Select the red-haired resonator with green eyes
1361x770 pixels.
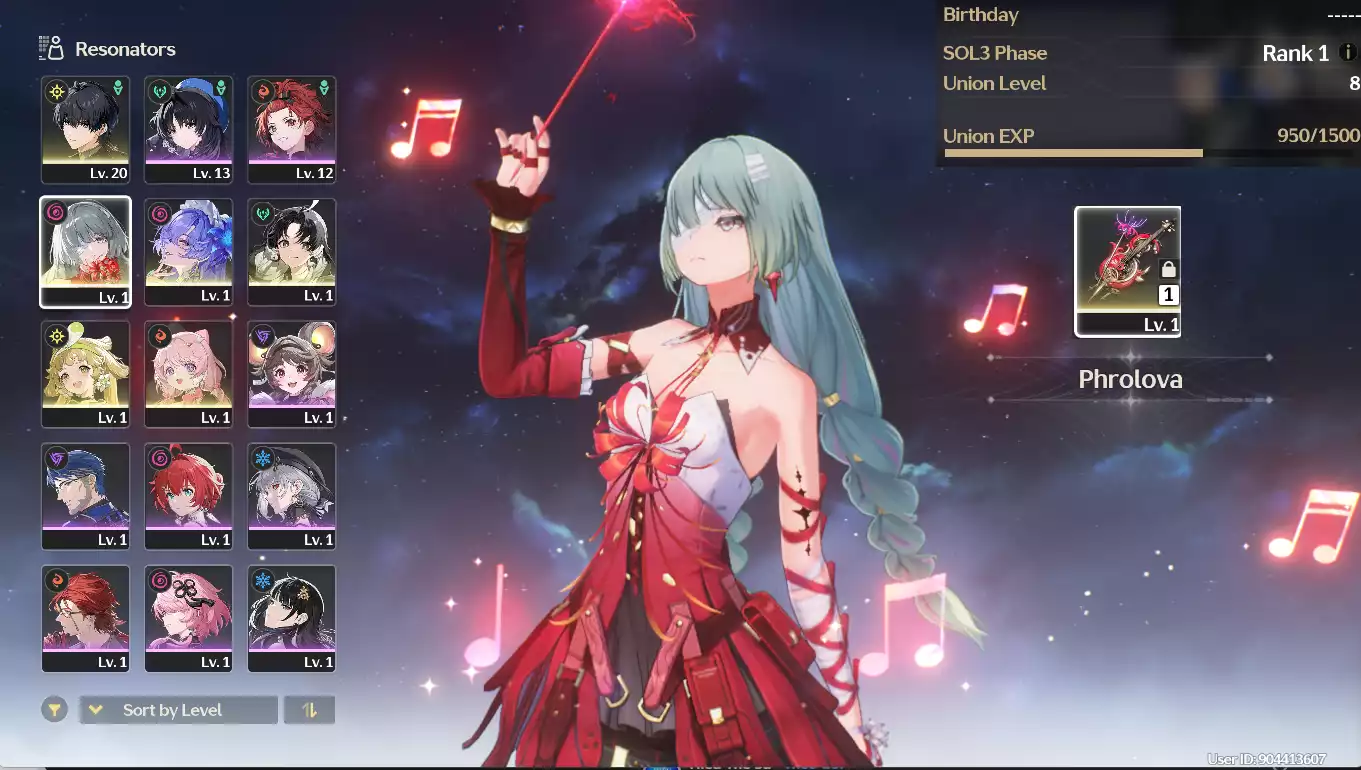[189, 496]
